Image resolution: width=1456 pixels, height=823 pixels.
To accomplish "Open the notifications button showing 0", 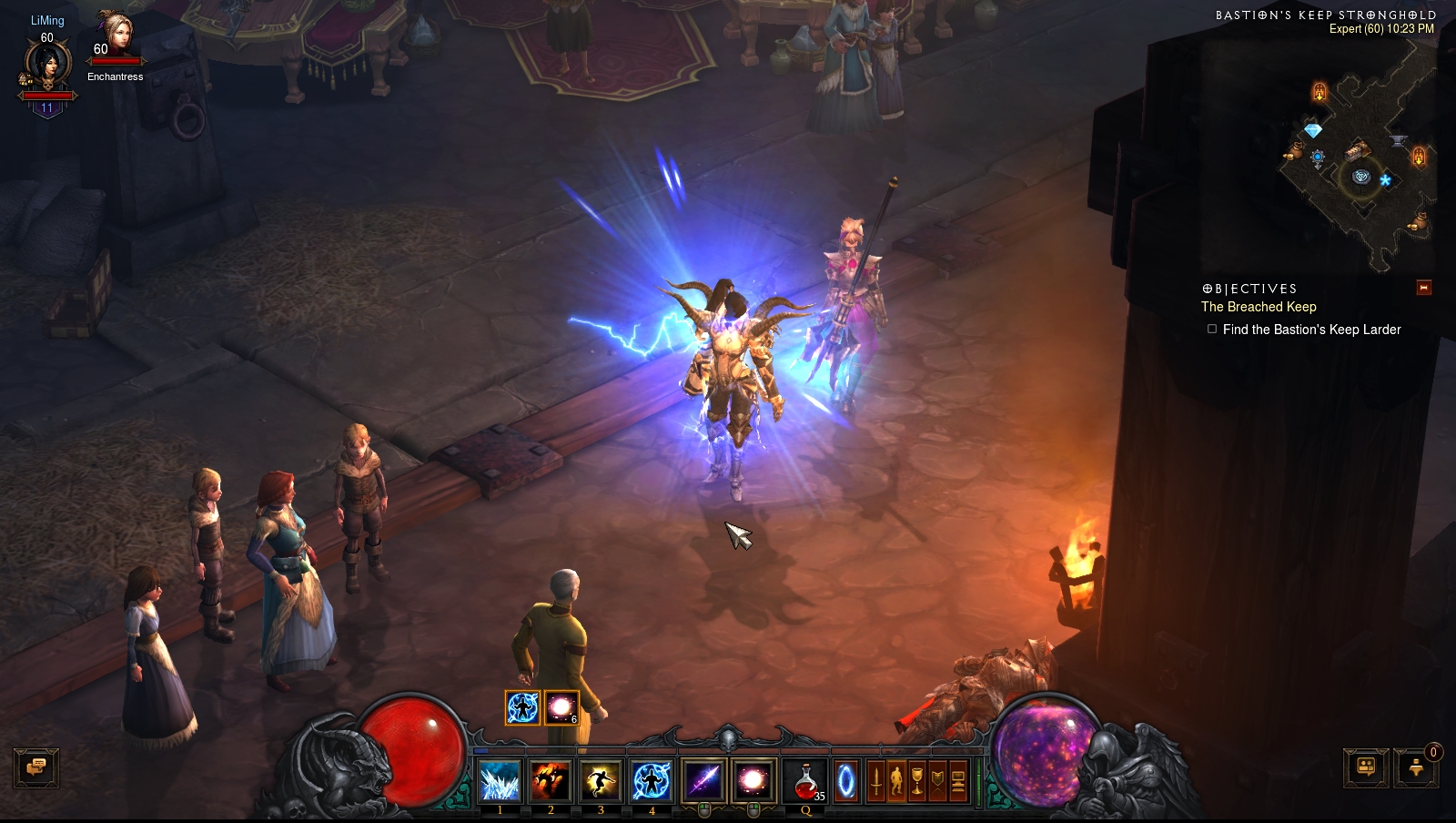I will 1416,767.
